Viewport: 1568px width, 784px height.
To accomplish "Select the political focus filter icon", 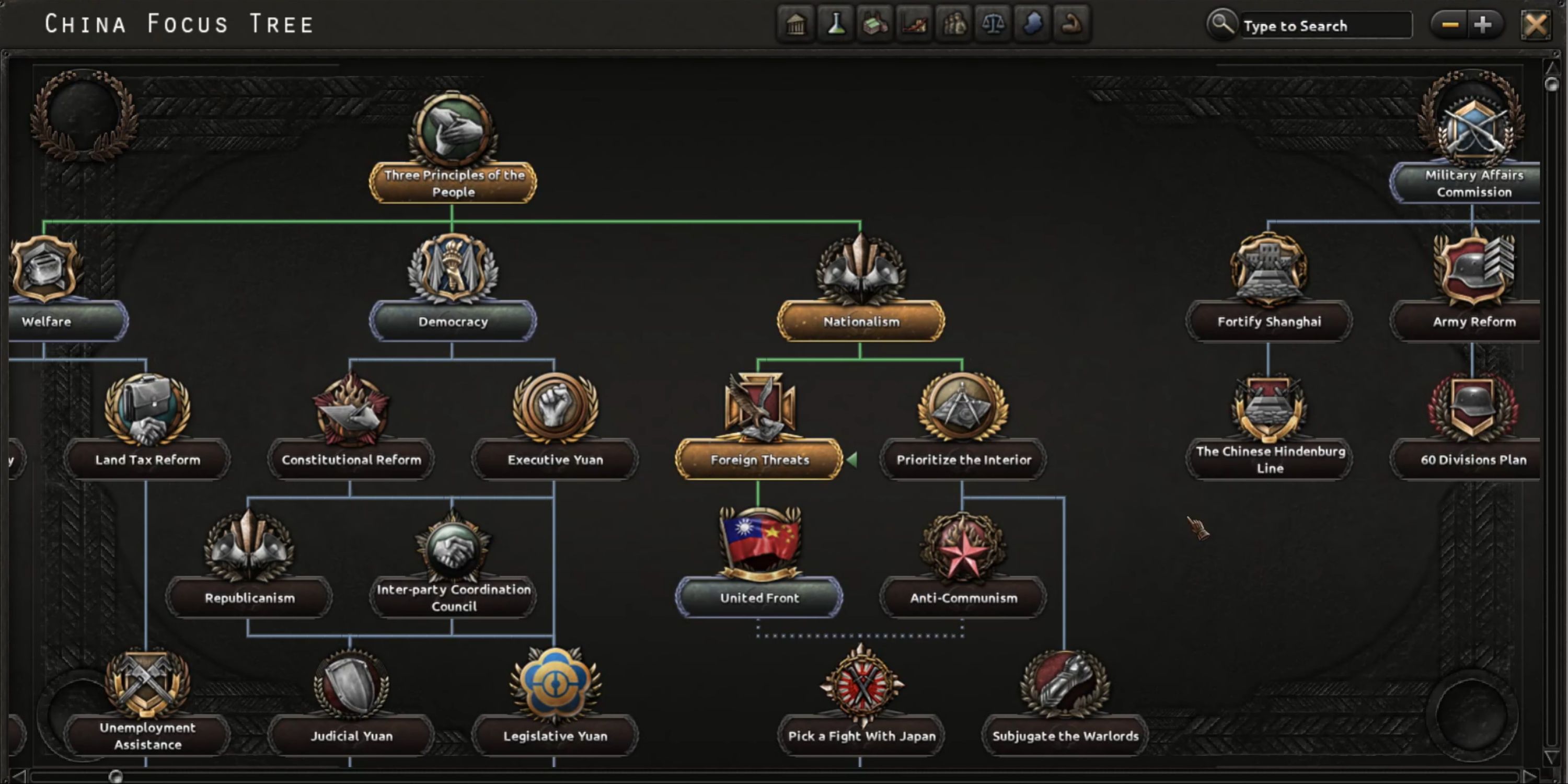I will 795,25.
